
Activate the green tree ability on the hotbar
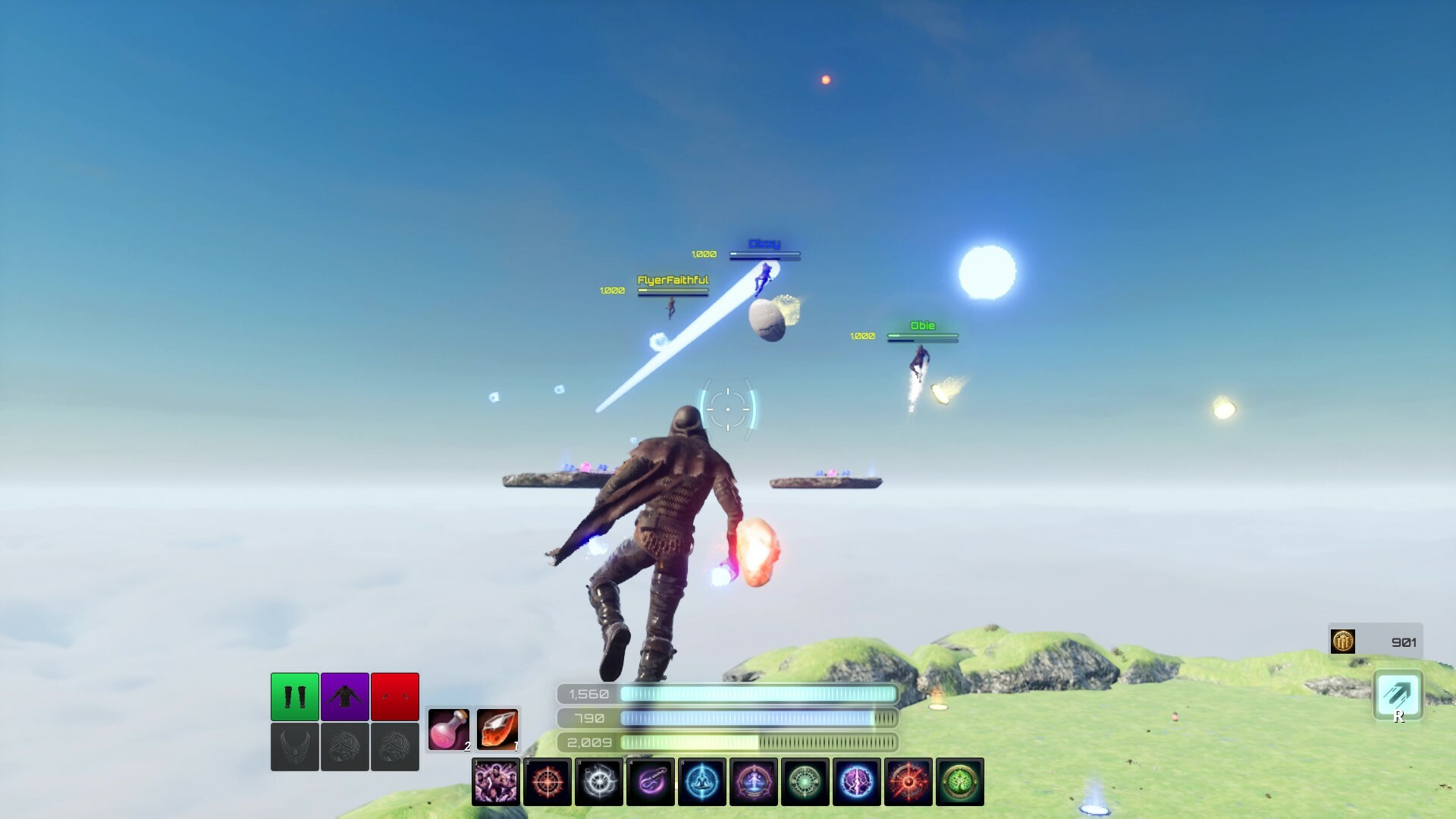[x=960, y=782]
